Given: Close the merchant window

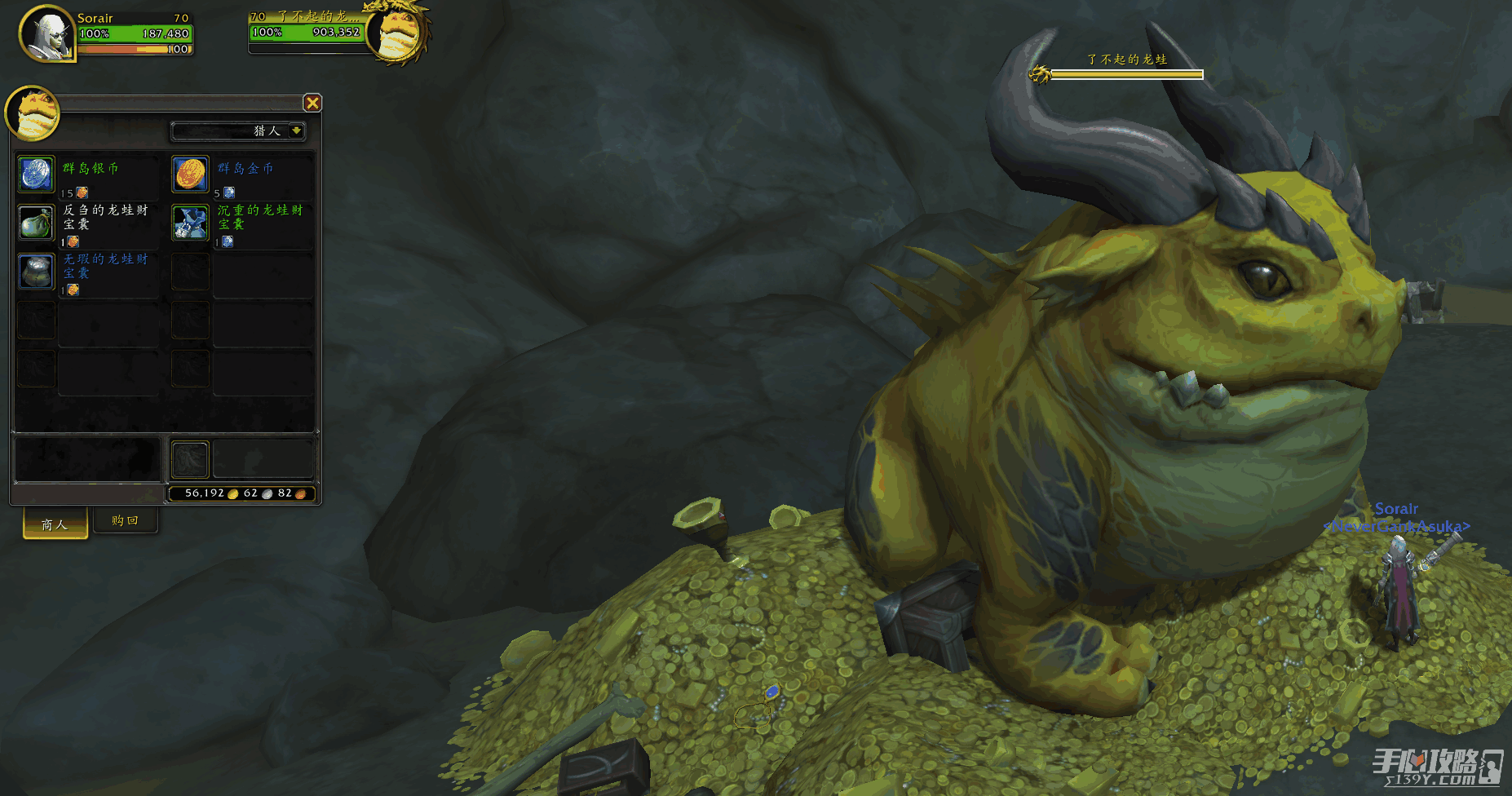Looking at the screenshot, I should pyautogui.click(x=312, y=103).
